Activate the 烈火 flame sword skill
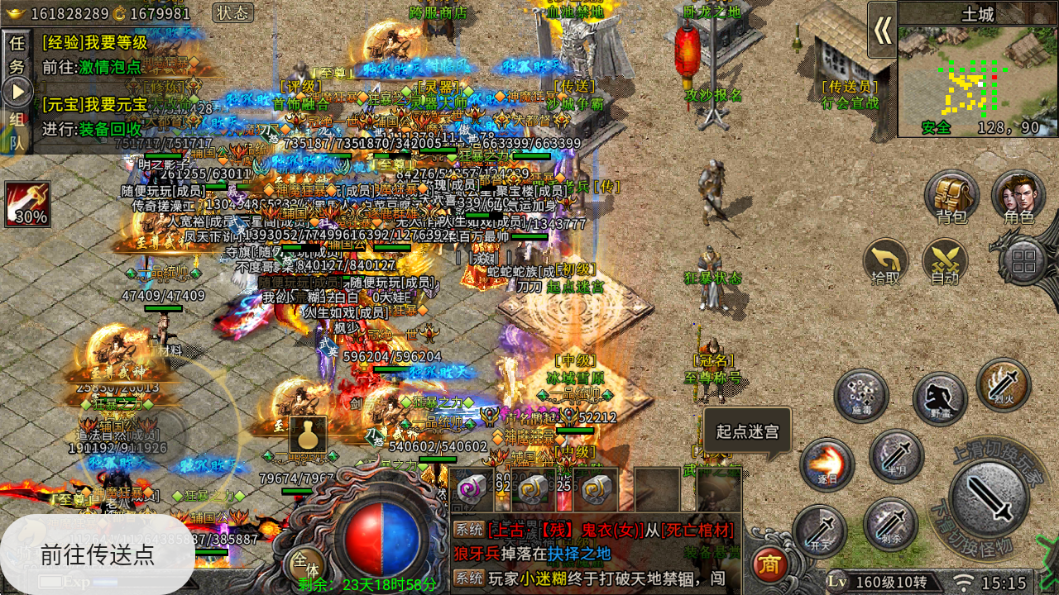The width and height of the screenshot is (1059, 595). point(1002,385)
